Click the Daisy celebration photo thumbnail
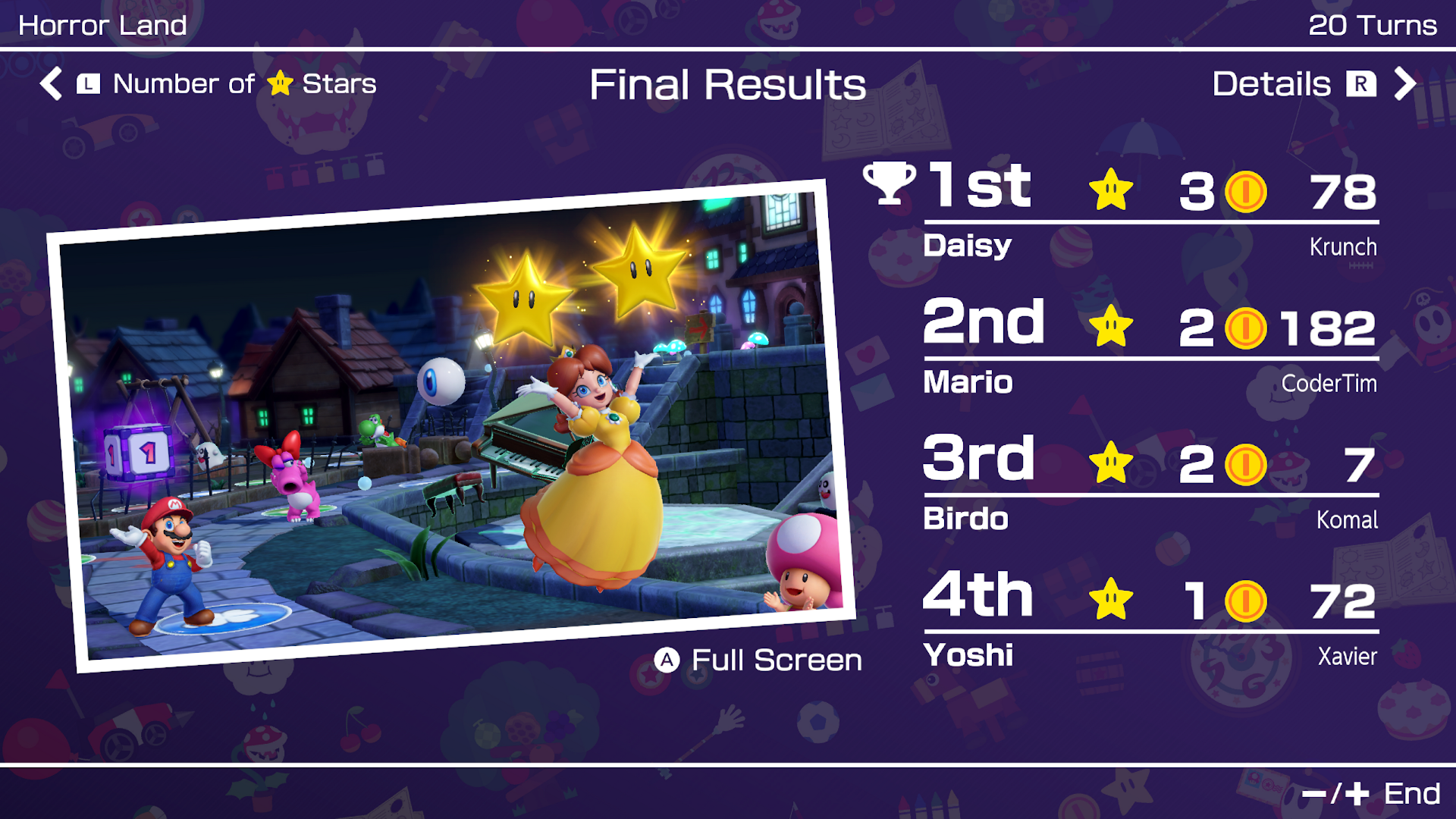Viewport: 1456px width, 819px height. coord(451,425)
